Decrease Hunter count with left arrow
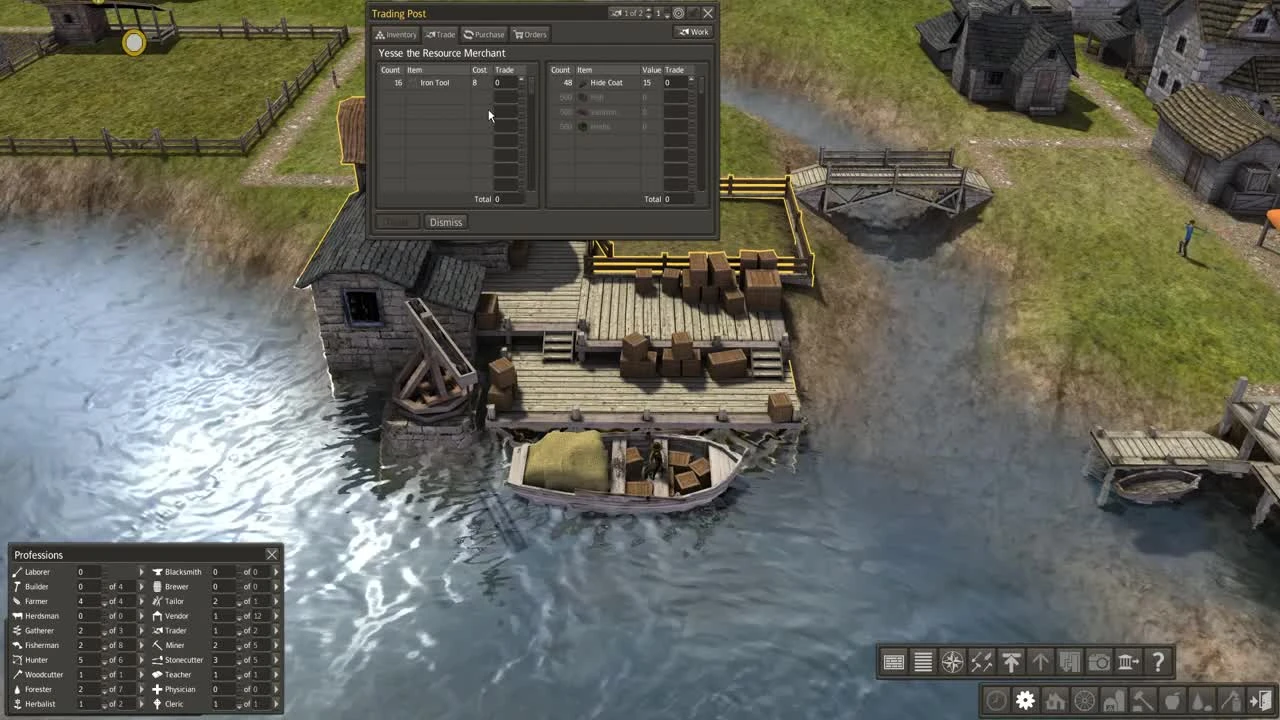The height and width of the screenshot is (720, 1280). point(104,660)
